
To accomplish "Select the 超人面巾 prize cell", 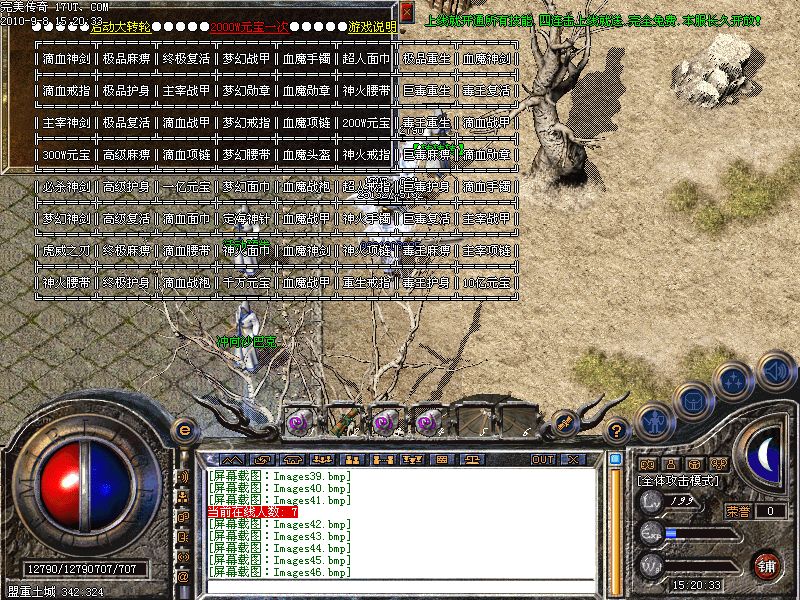I will [367, 59].
